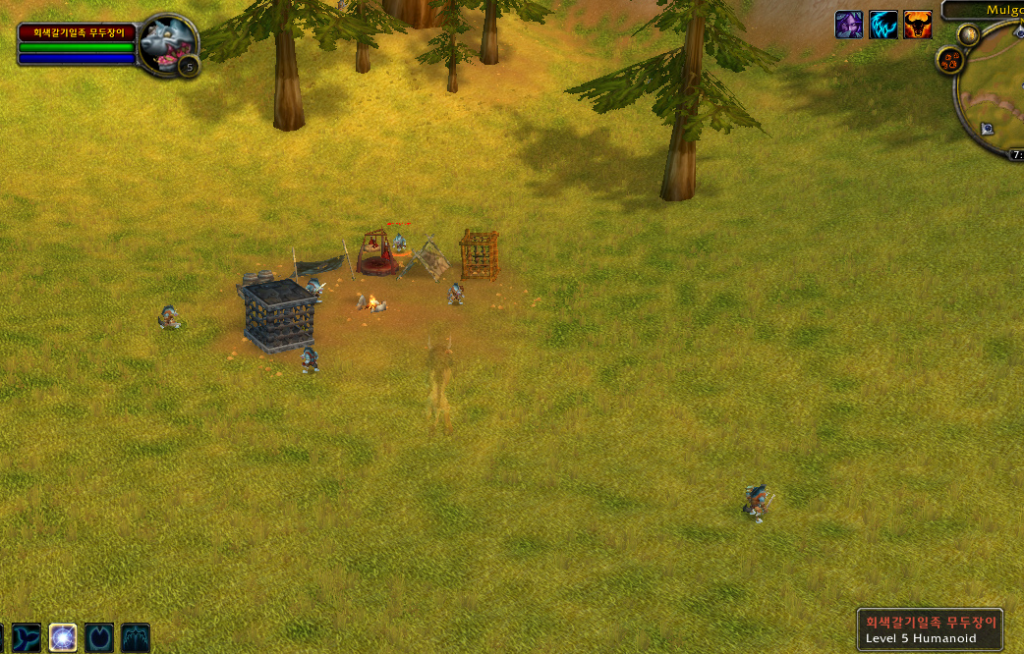Activate the glowing white starburst ability
The height and width of the screenshot is (654, 1024).
(63, 637)
